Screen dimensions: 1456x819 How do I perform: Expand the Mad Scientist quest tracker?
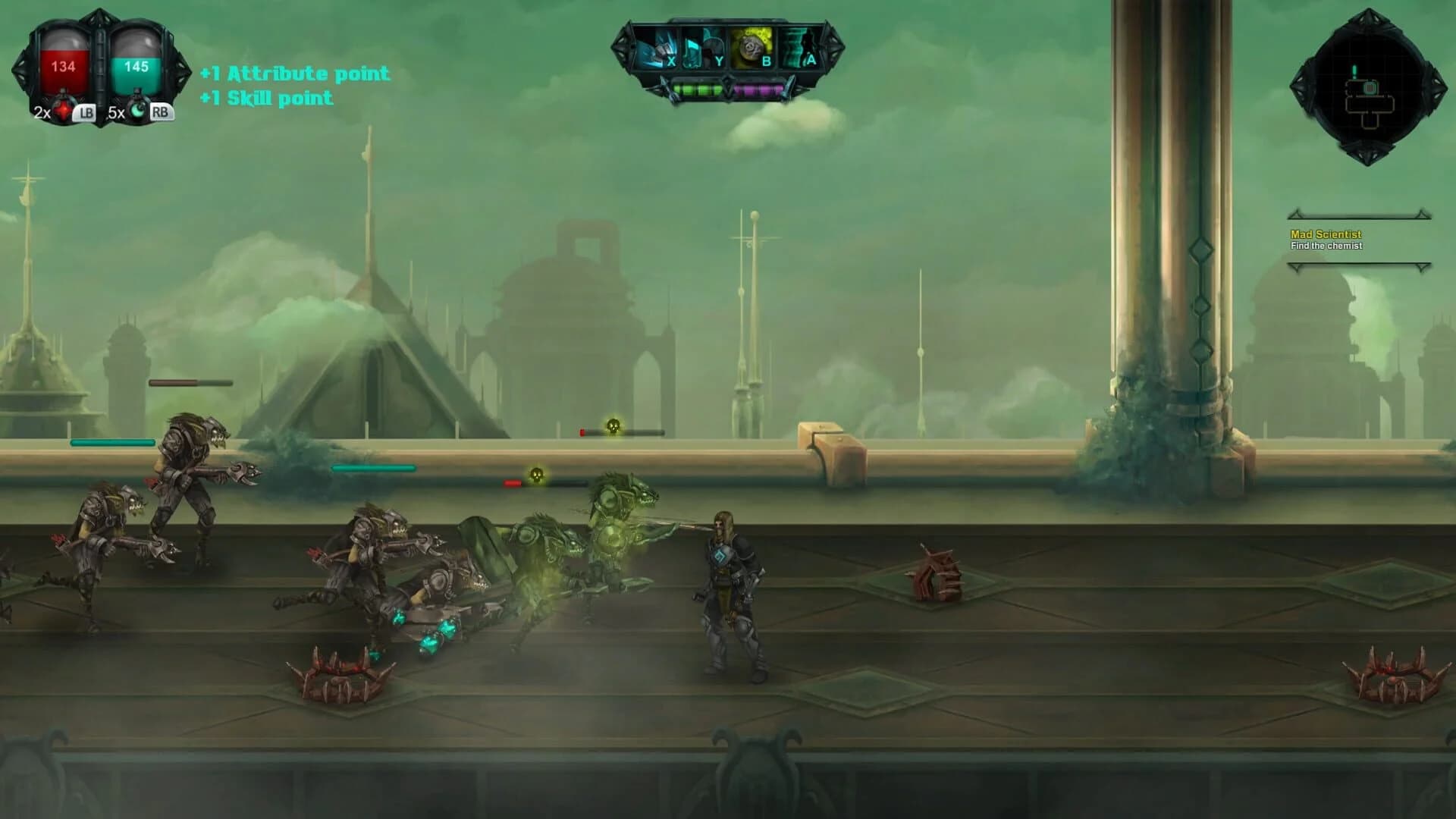click(1329, 235)
